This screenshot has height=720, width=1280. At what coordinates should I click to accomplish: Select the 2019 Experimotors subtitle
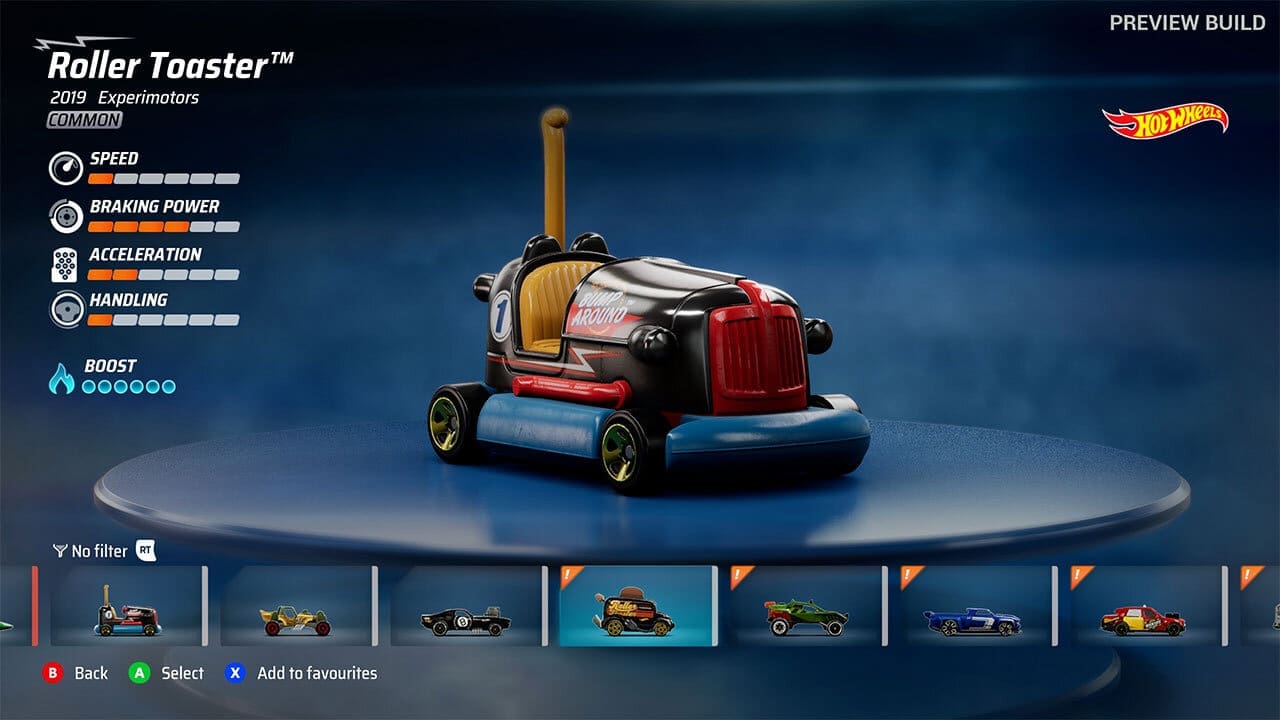[x=122, y=97]
